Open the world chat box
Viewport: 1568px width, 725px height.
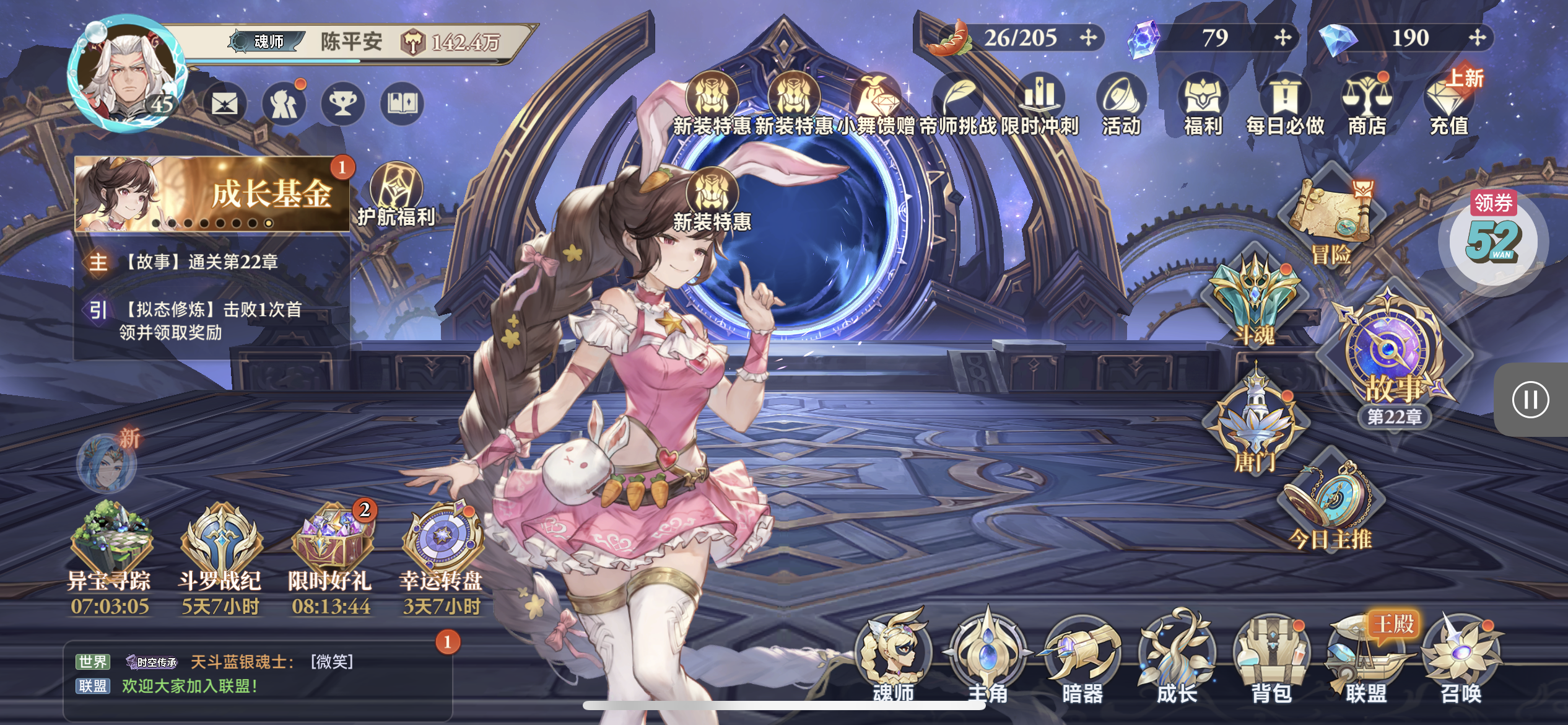[257, 674]
